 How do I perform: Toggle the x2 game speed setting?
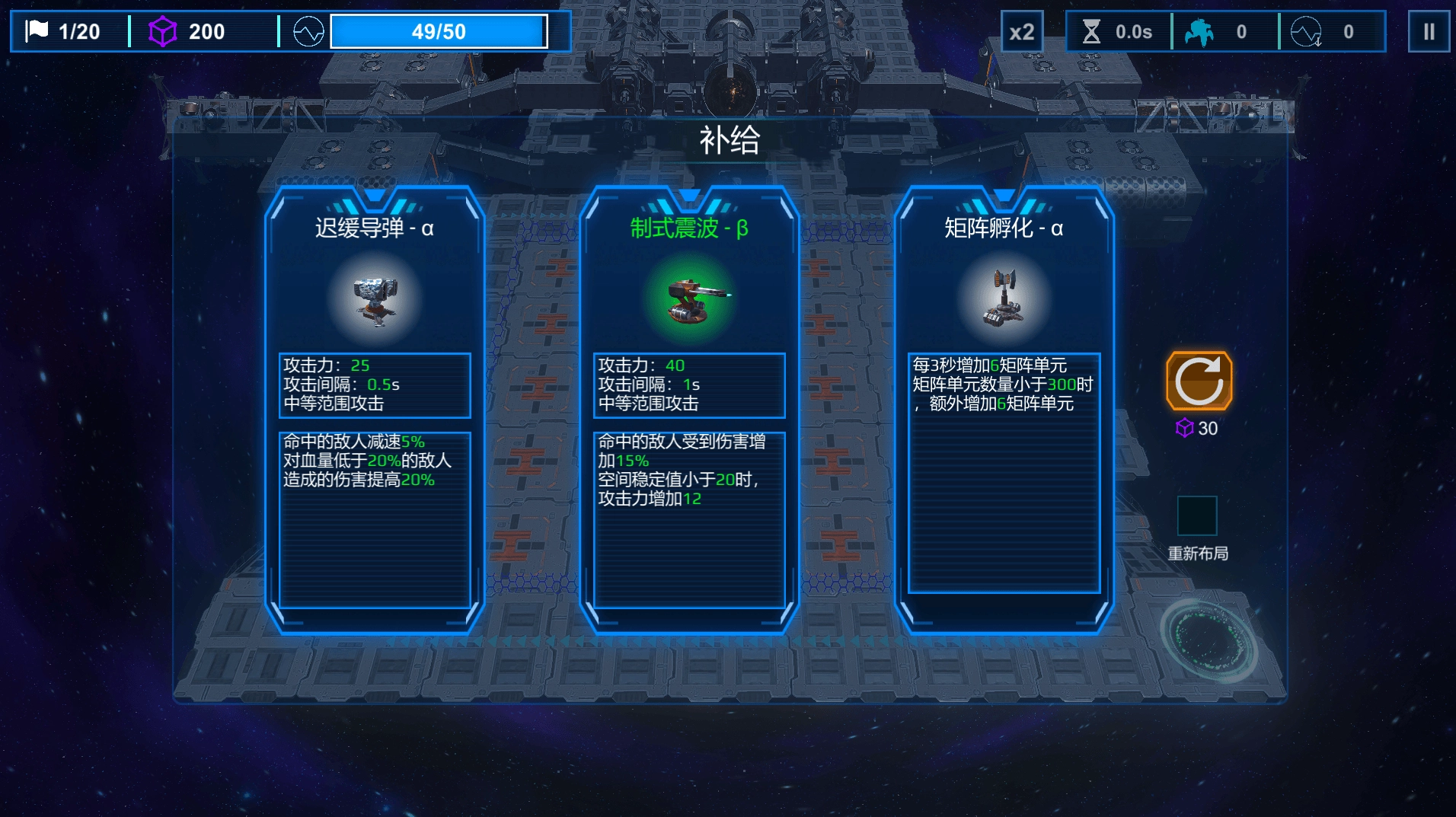[1023, 31]
